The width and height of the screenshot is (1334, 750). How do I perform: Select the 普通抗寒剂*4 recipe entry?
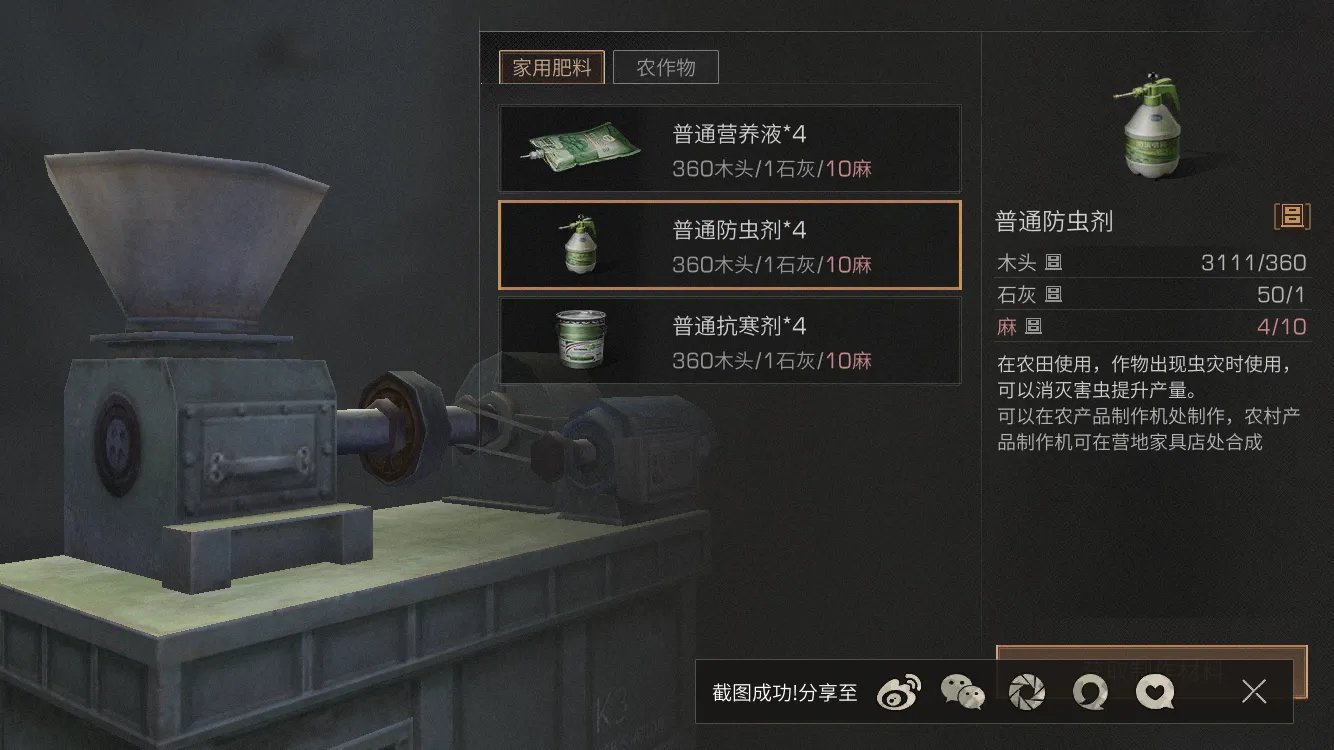click(x=730, y=341)
